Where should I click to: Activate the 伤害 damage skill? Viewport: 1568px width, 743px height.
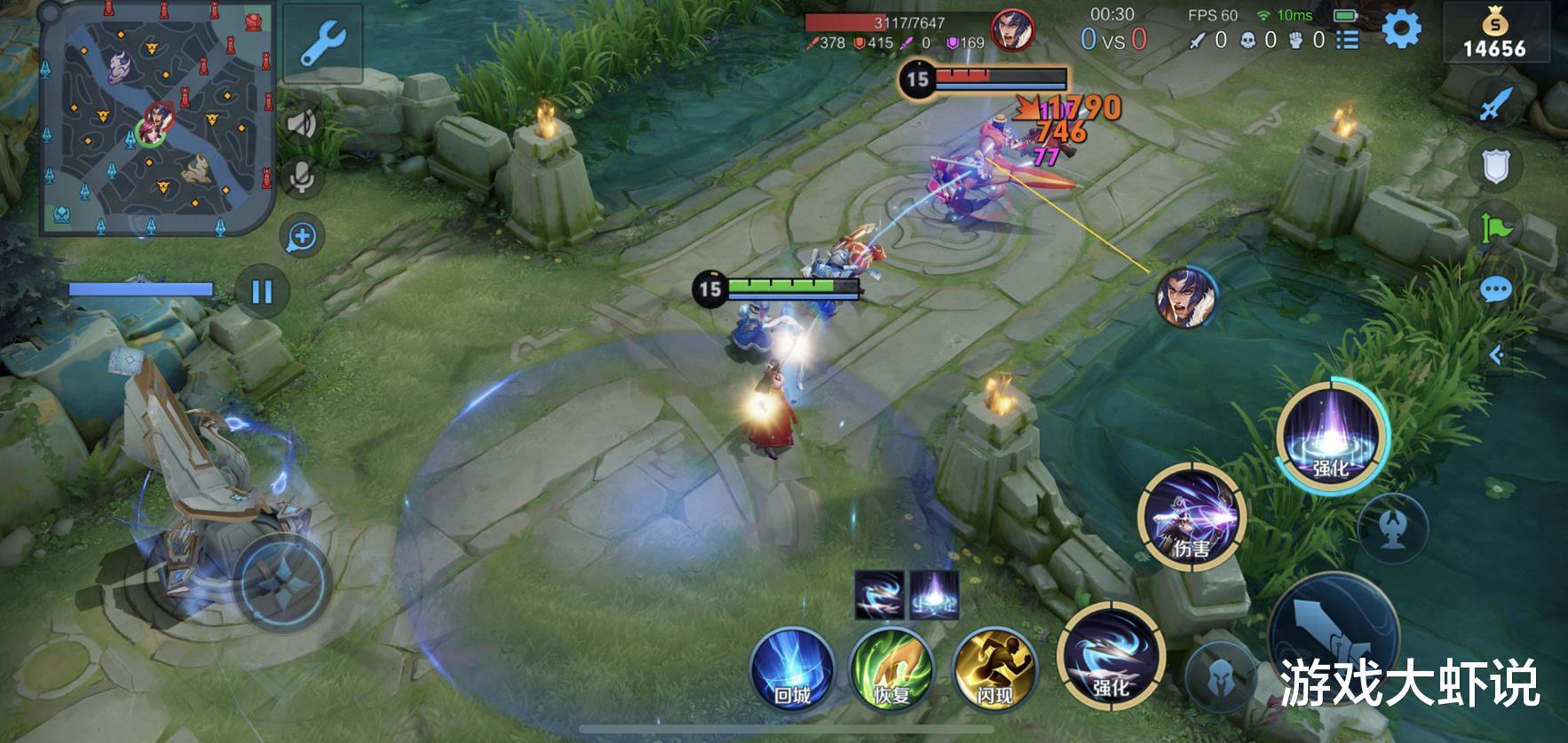point(1192,518)
